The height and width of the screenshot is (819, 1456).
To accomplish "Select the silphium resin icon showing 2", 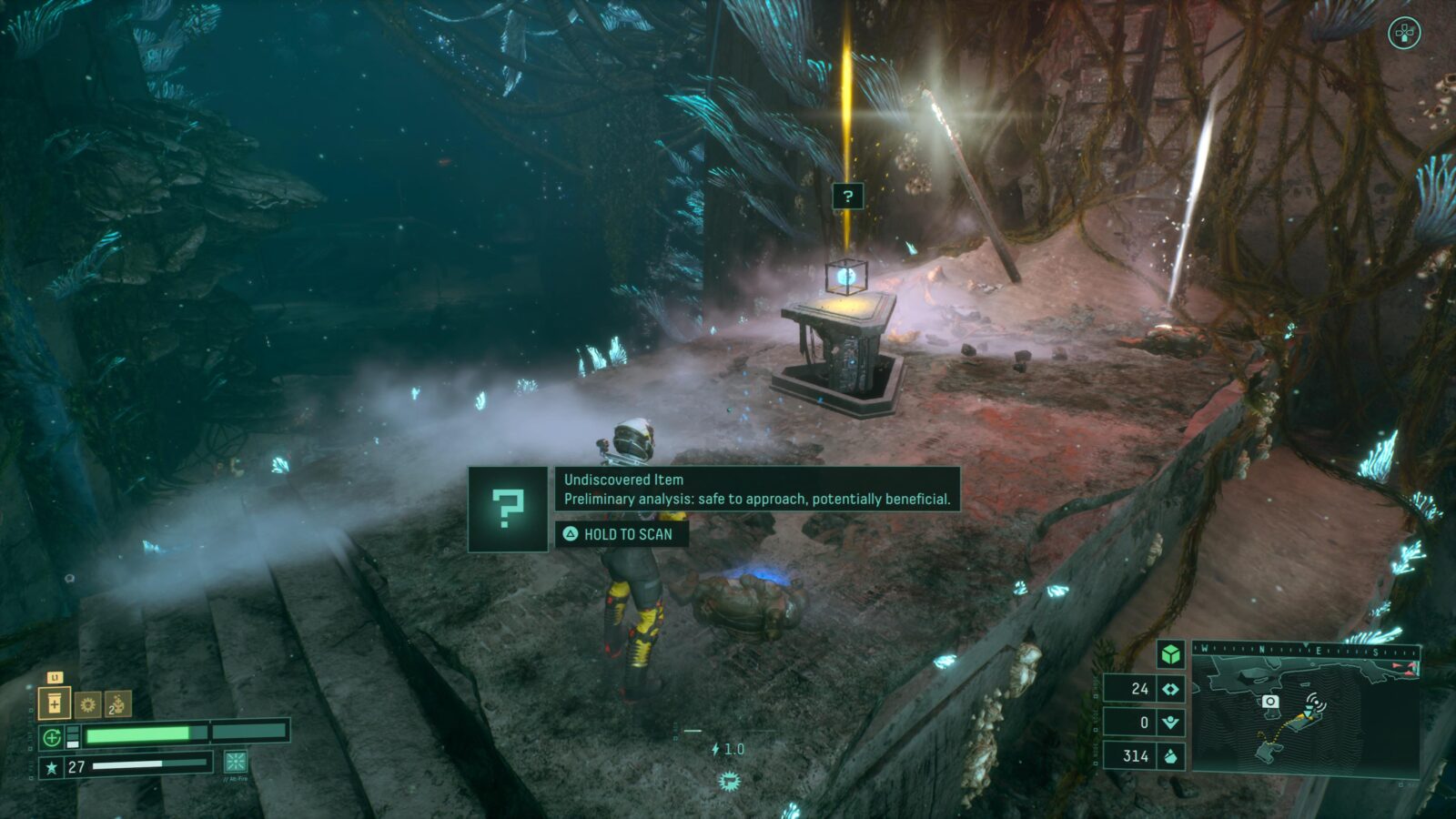I will [x=119, y=703].
